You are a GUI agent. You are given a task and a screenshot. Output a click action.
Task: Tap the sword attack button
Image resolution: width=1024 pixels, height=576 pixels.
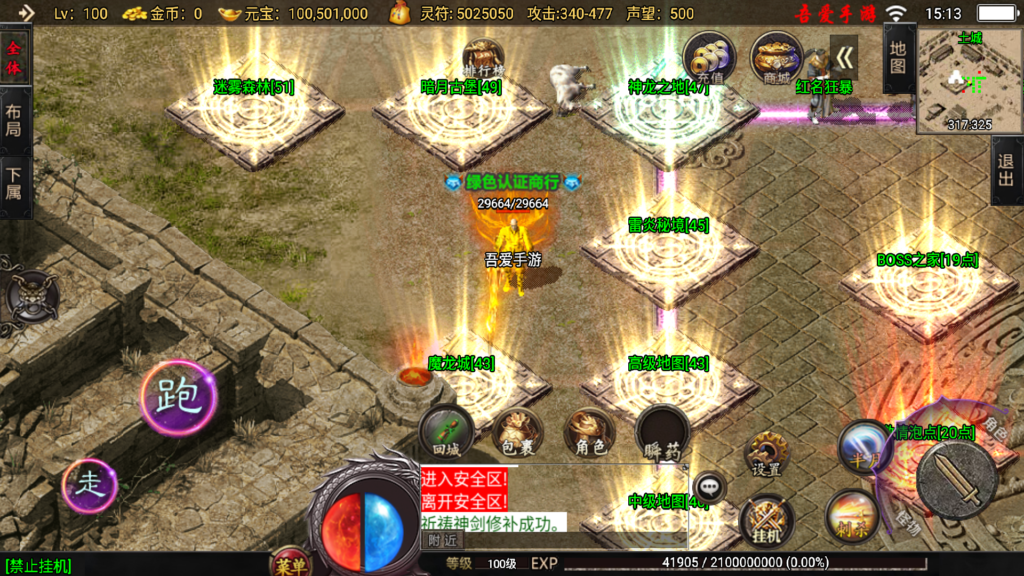coord(955,479)
